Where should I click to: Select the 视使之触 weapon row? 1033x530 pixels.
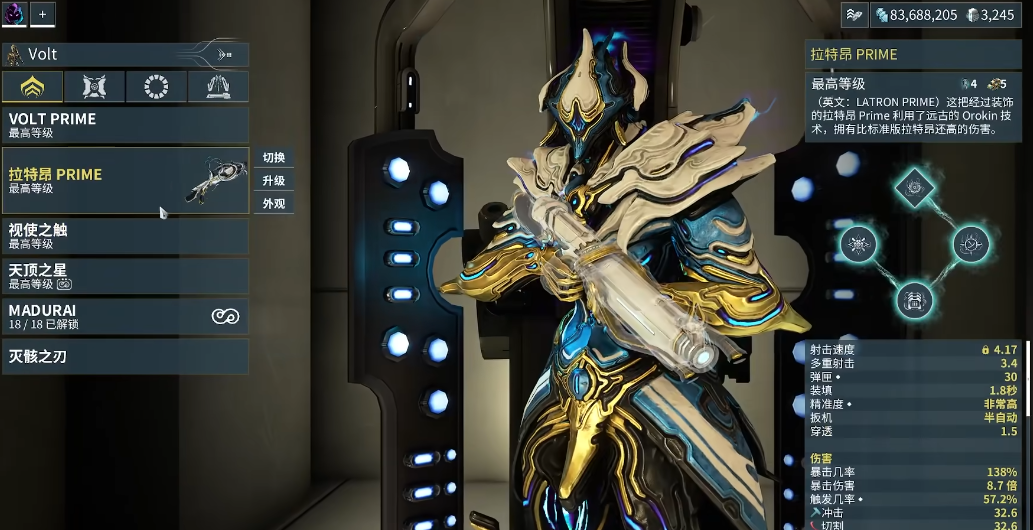click(x=125, y=236)
